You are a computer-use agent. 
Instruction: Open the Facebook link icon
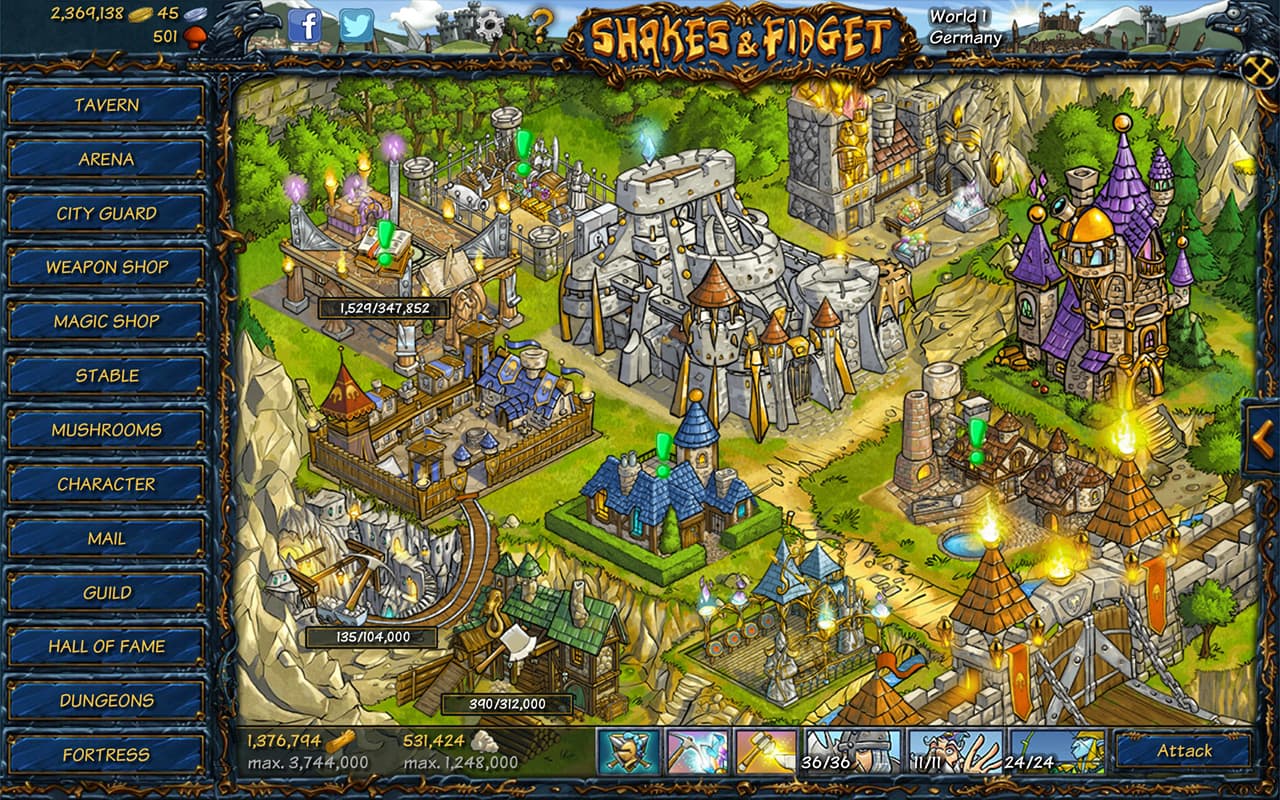305,26
